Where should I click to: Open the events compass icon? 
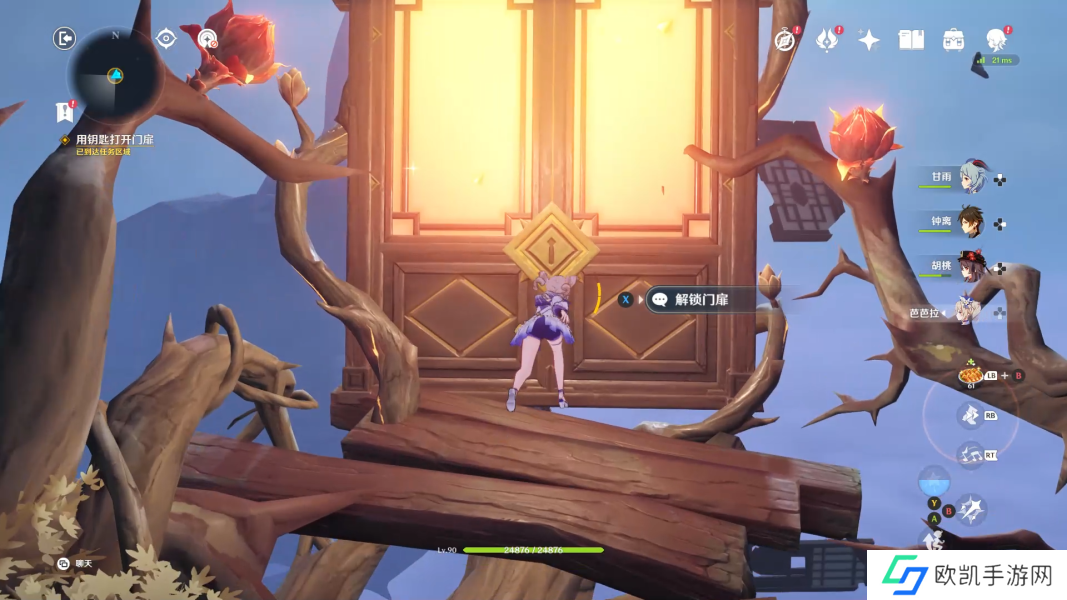[786, 40]
